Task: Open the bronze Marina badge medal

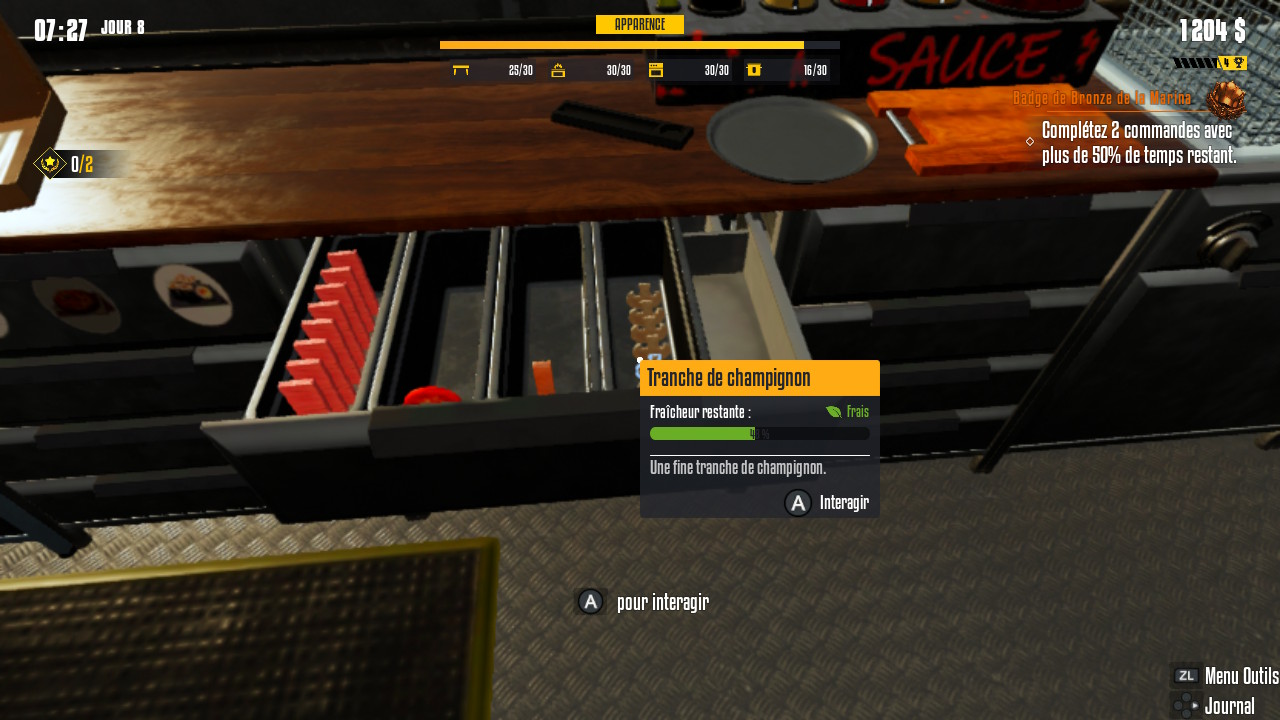Action: point(1225,100)
